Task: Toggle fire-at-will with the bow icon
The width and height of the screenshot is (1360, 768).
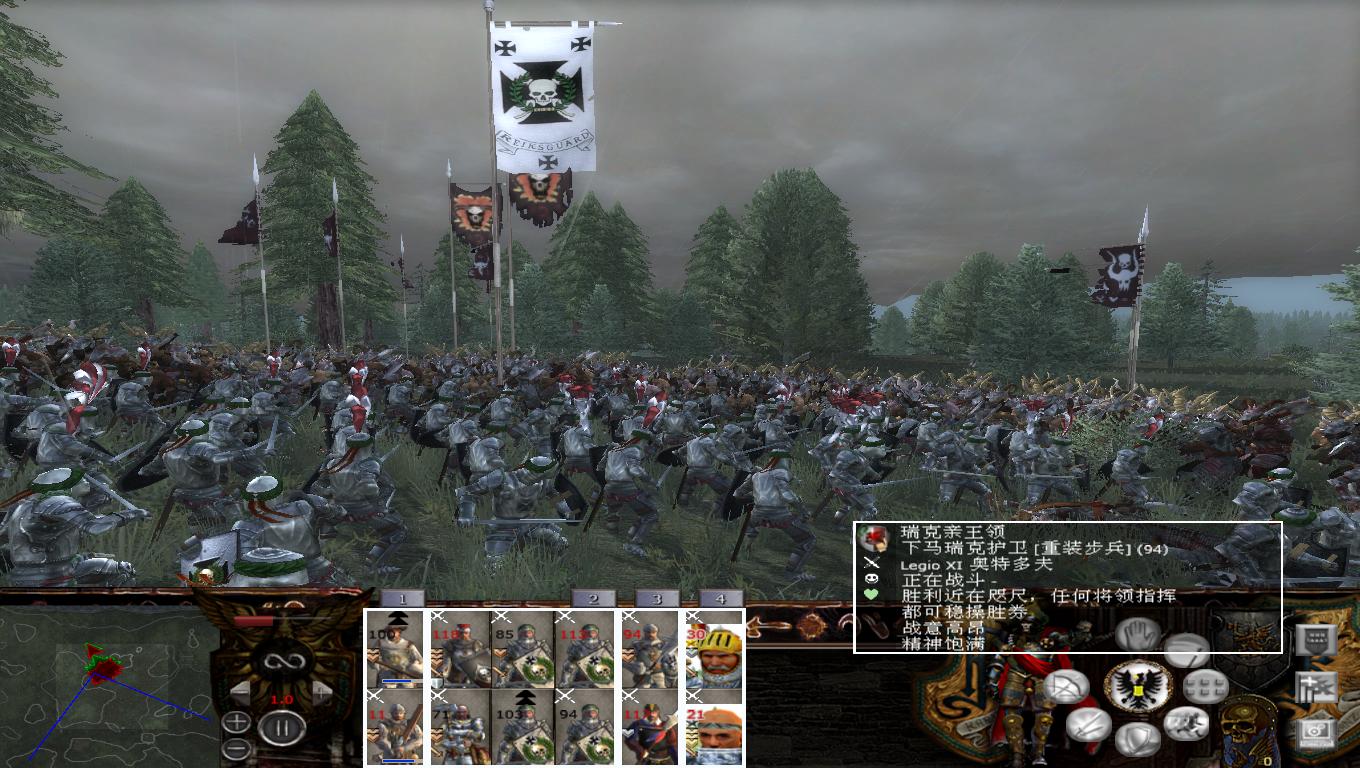Action: coord(1067,686)
